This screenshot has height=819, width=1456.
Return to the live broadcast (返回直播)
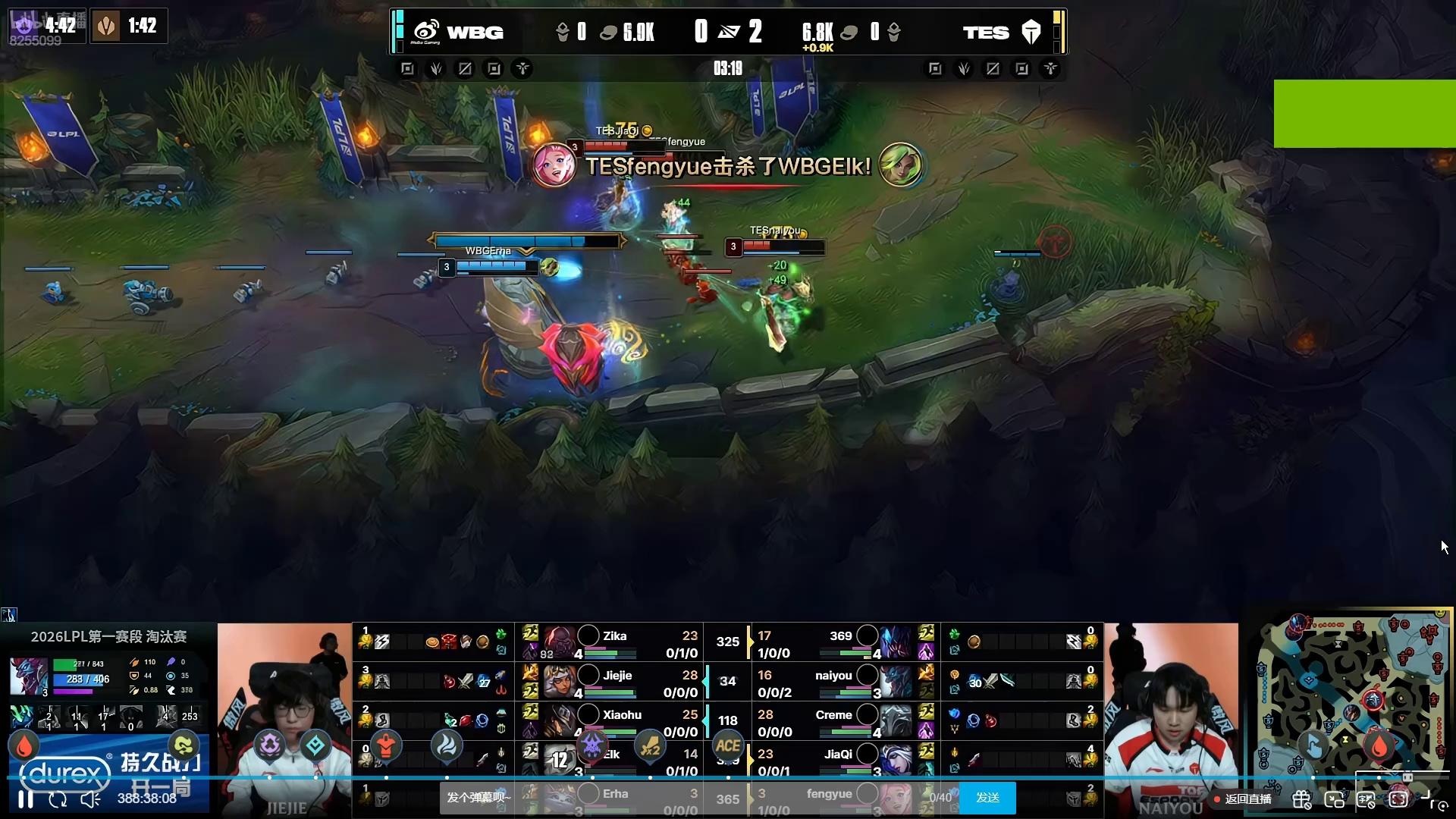point(1242,799)
